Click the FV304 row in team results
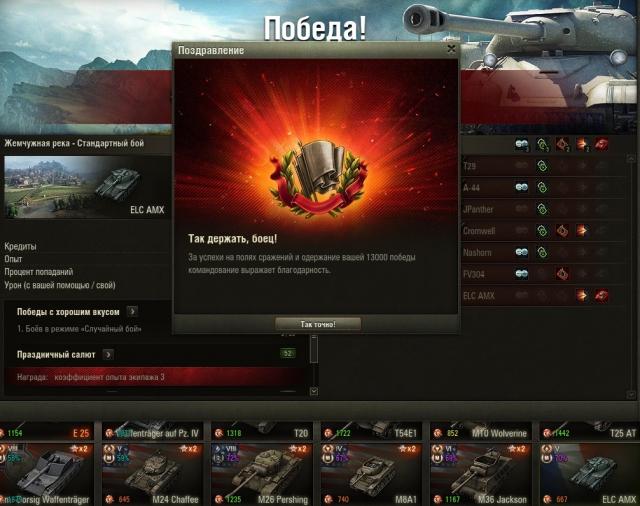The height and width of the screenshot is (506, 640). pyautogui.click(x=545, y=274)
